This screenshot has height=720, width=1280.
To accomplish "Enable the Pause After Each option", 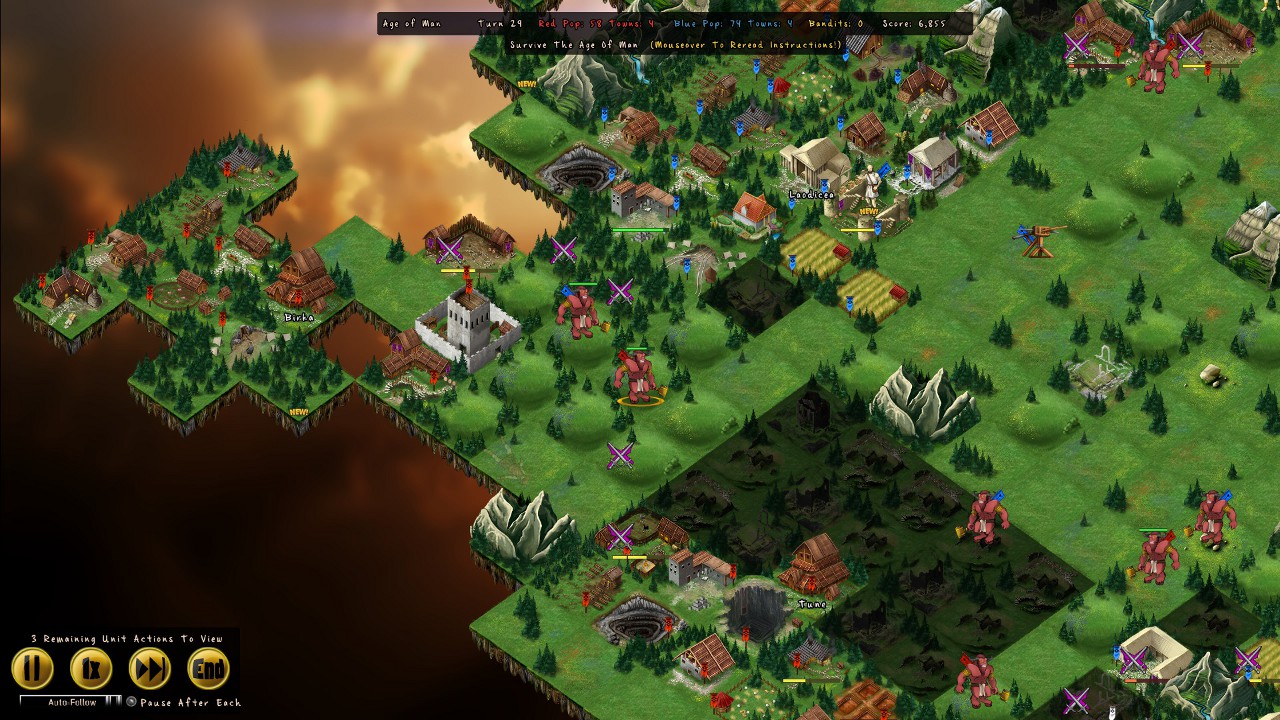I will coord(131,702).
